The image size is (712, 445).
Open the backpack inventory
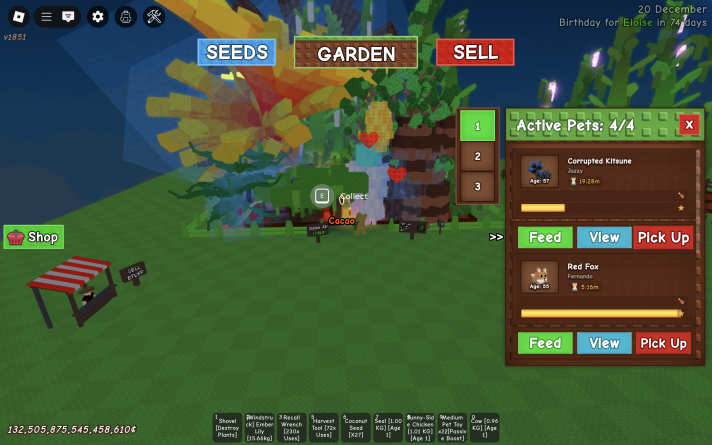tap(125, 16)
